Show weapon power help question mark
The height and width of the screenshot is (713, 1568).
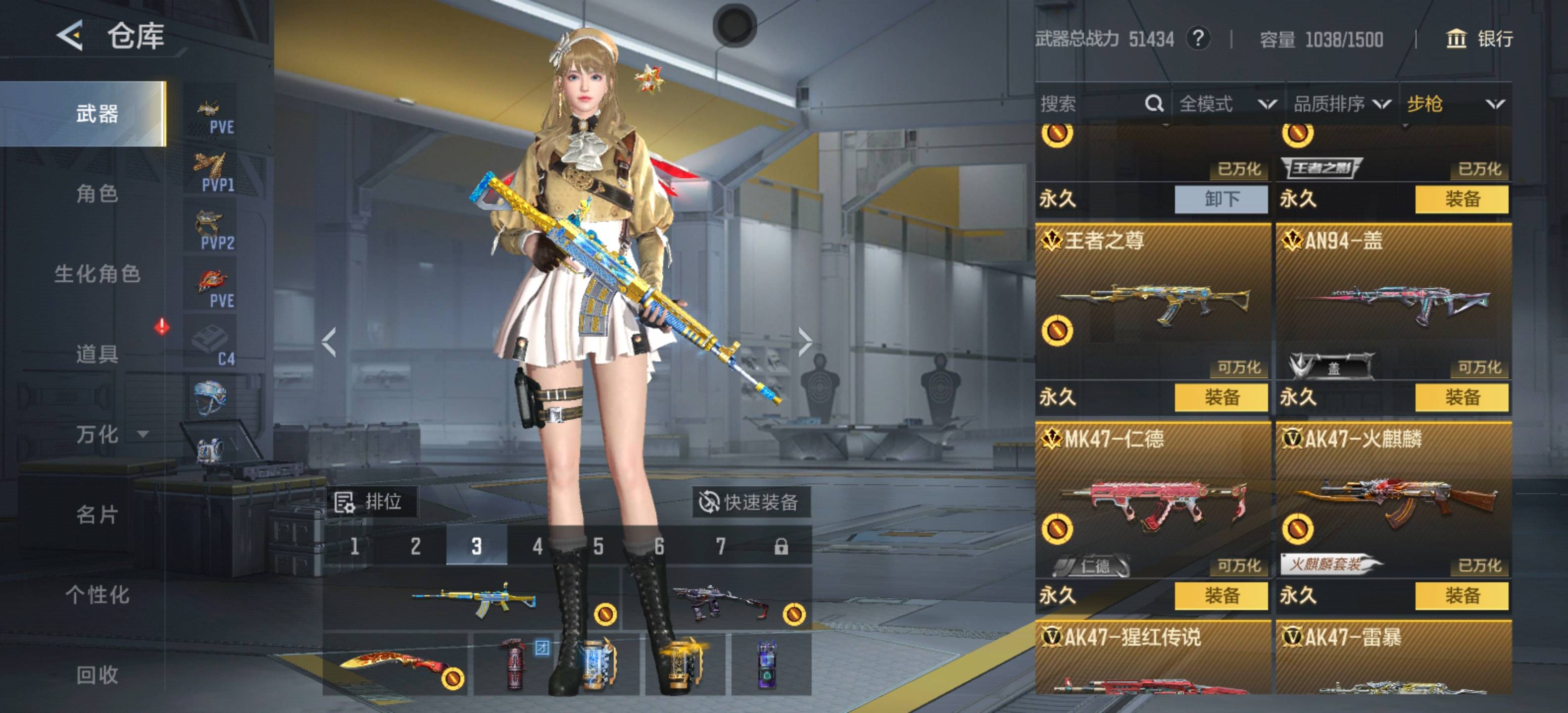click(x=1197, y=39)
